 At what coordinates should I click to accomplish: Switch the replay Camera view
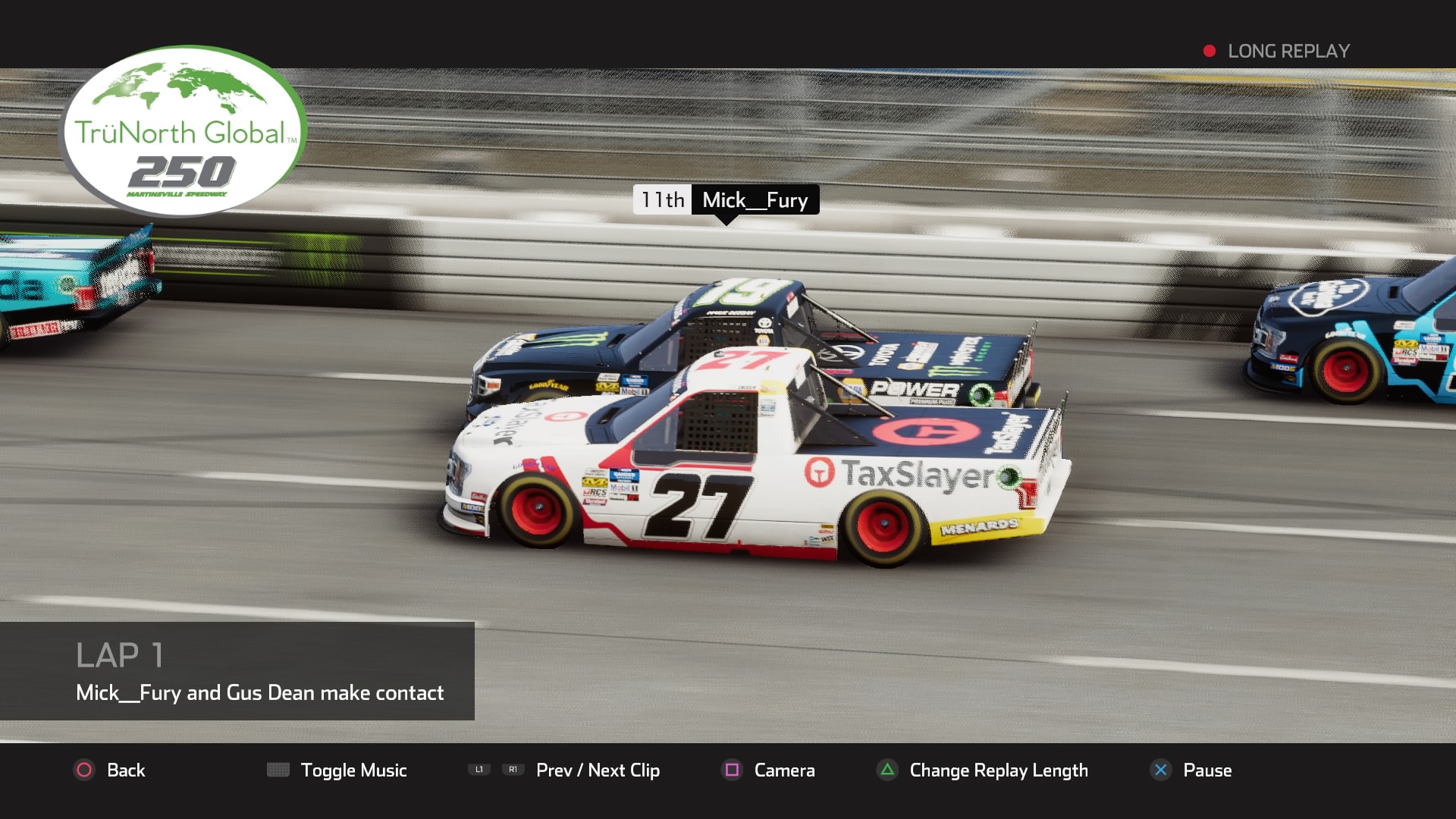768,770
